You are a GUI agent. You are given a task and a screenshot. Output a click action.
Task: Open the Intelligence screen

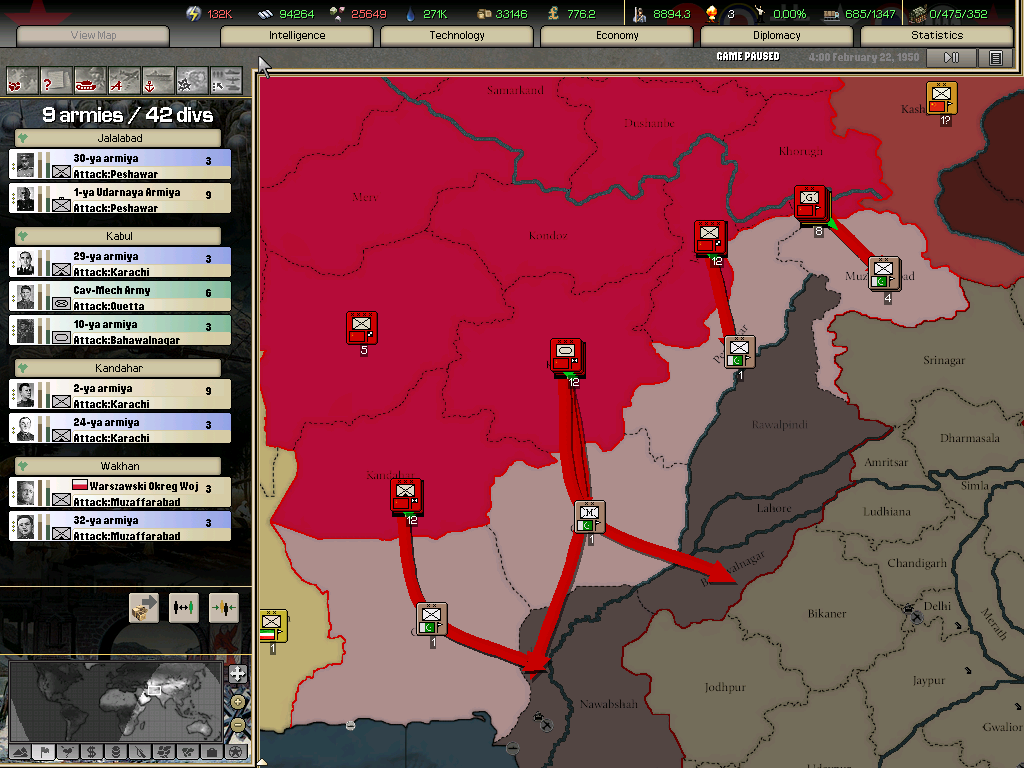tap(297, 36)
